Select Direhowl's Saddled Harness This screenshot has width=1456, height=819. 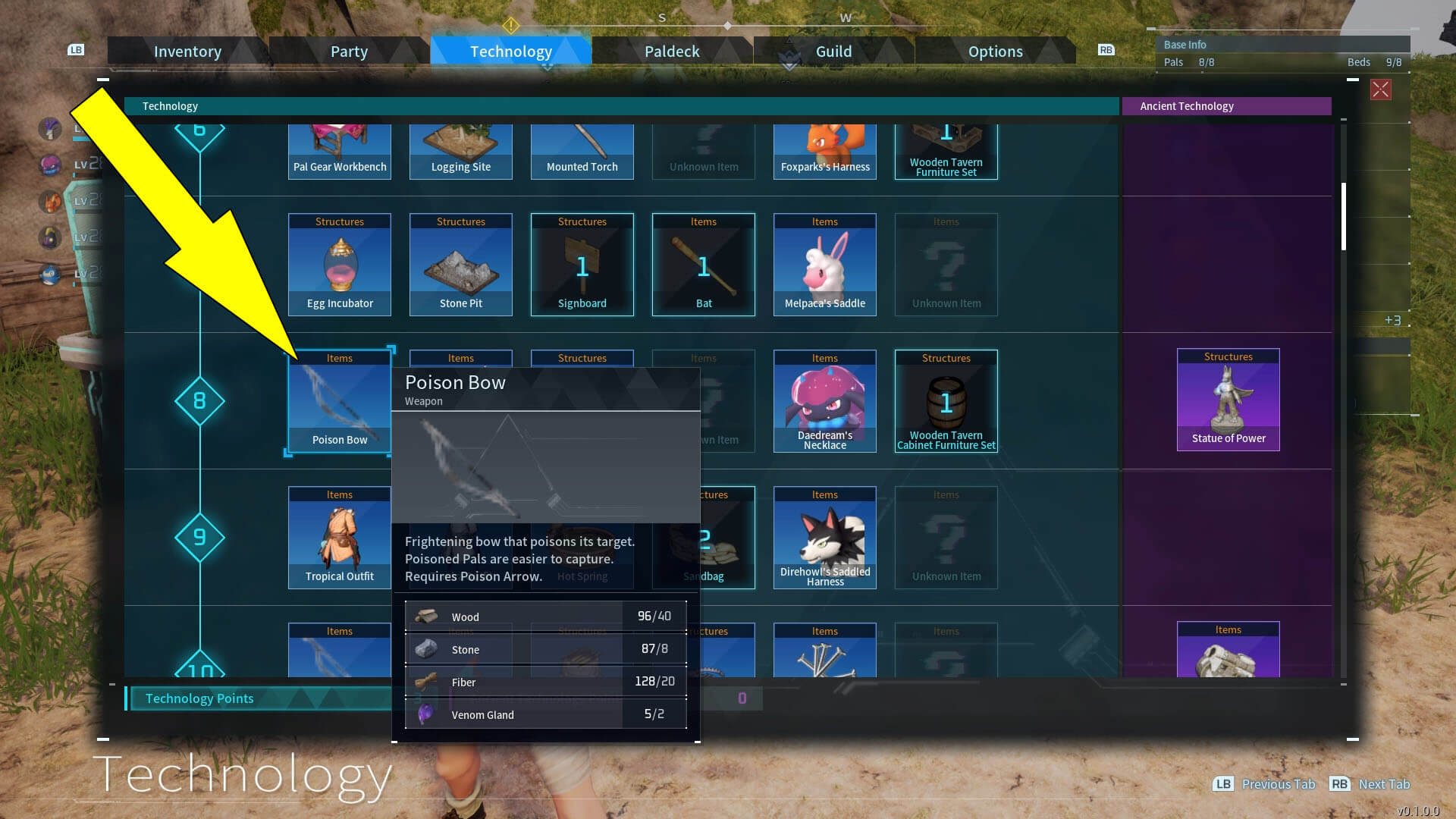pos(824,537)
